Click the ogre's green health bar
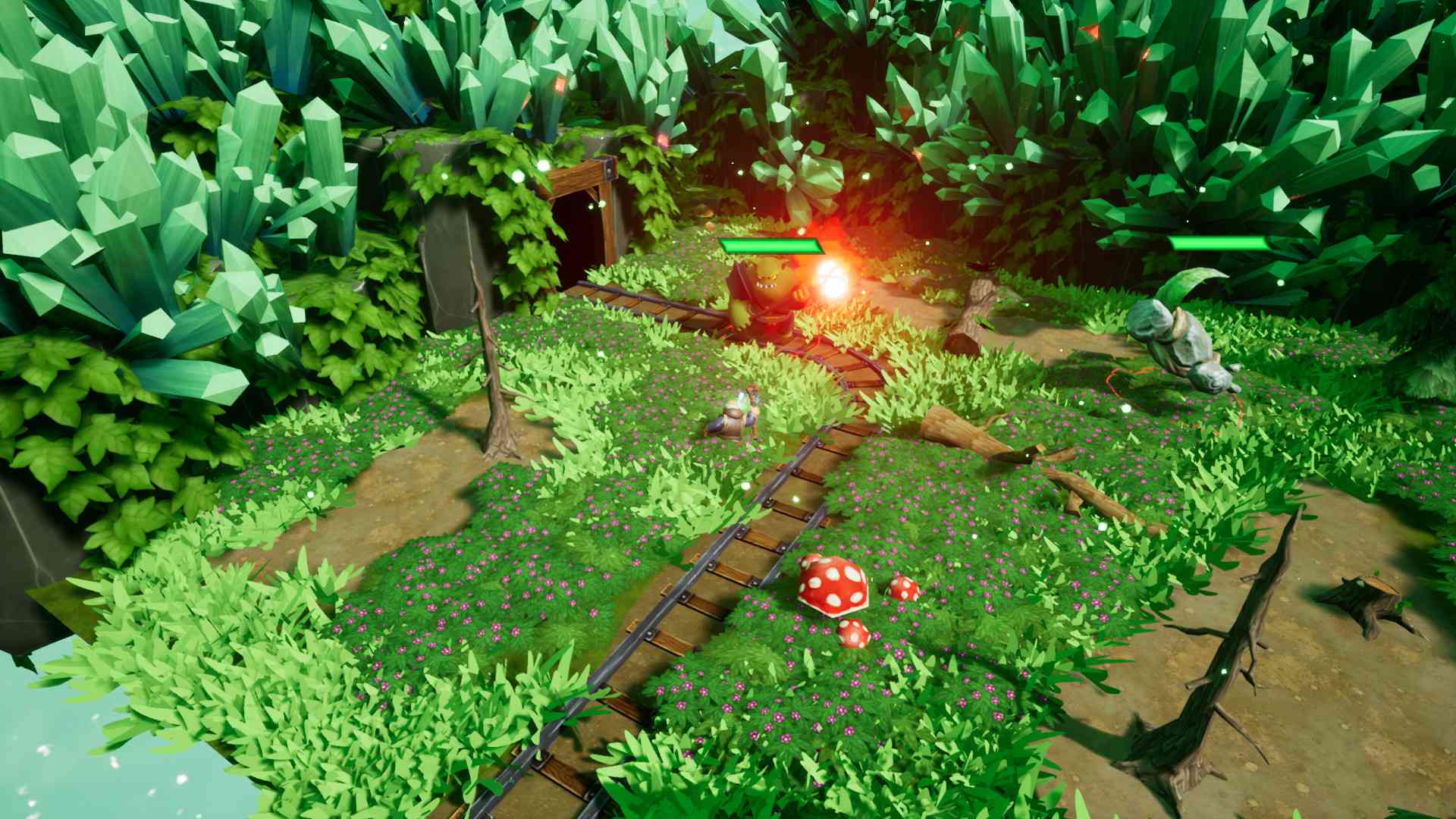Viewport: 1456px width, 819px height. [770, 246]
